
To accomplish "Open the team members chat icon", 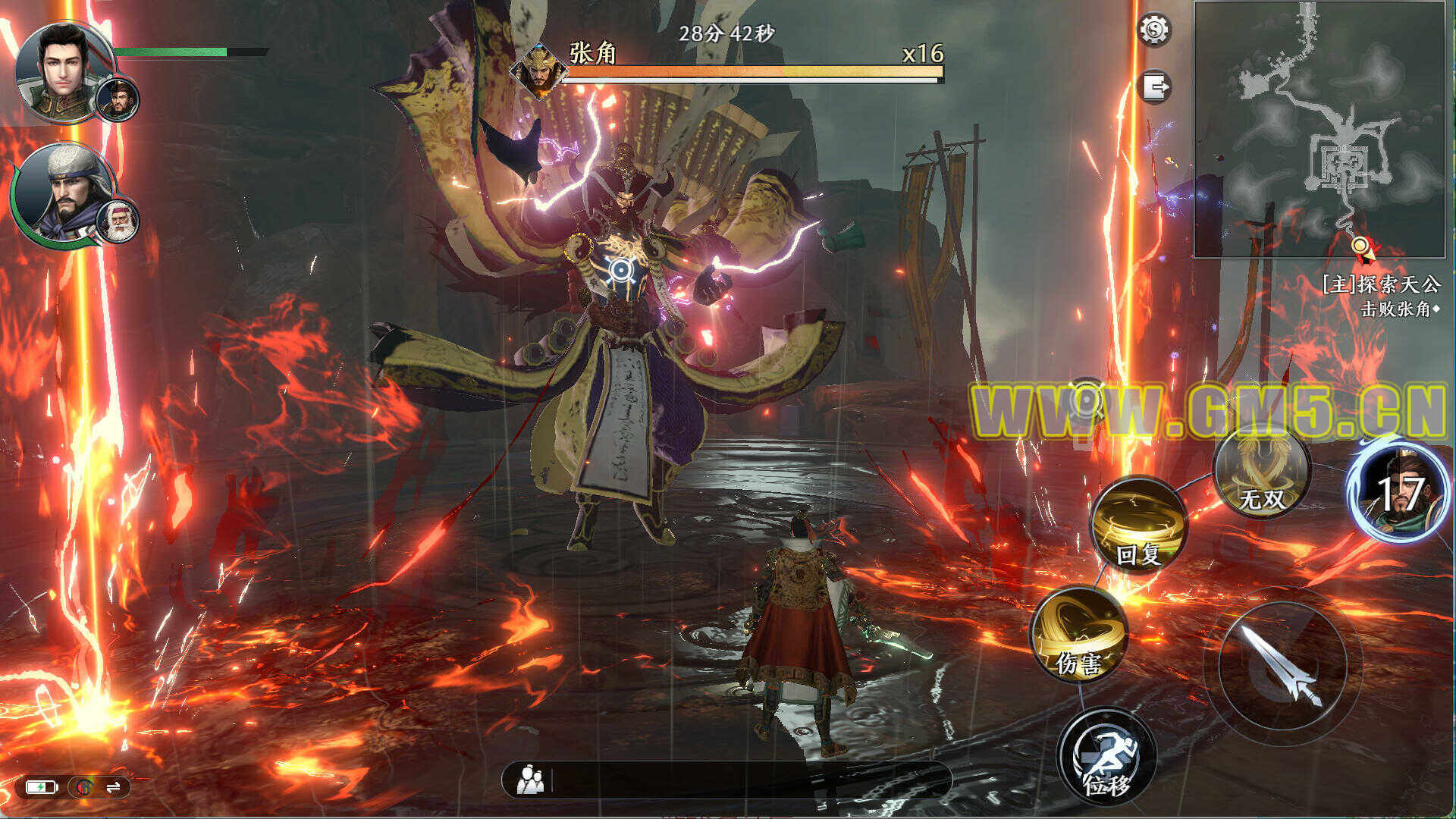I will 530,780.
